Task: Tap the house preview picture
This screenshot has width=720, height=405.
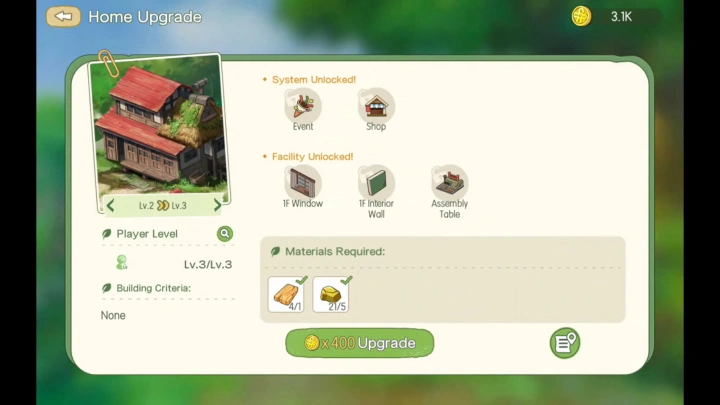Action: click(x=160, y=125)
